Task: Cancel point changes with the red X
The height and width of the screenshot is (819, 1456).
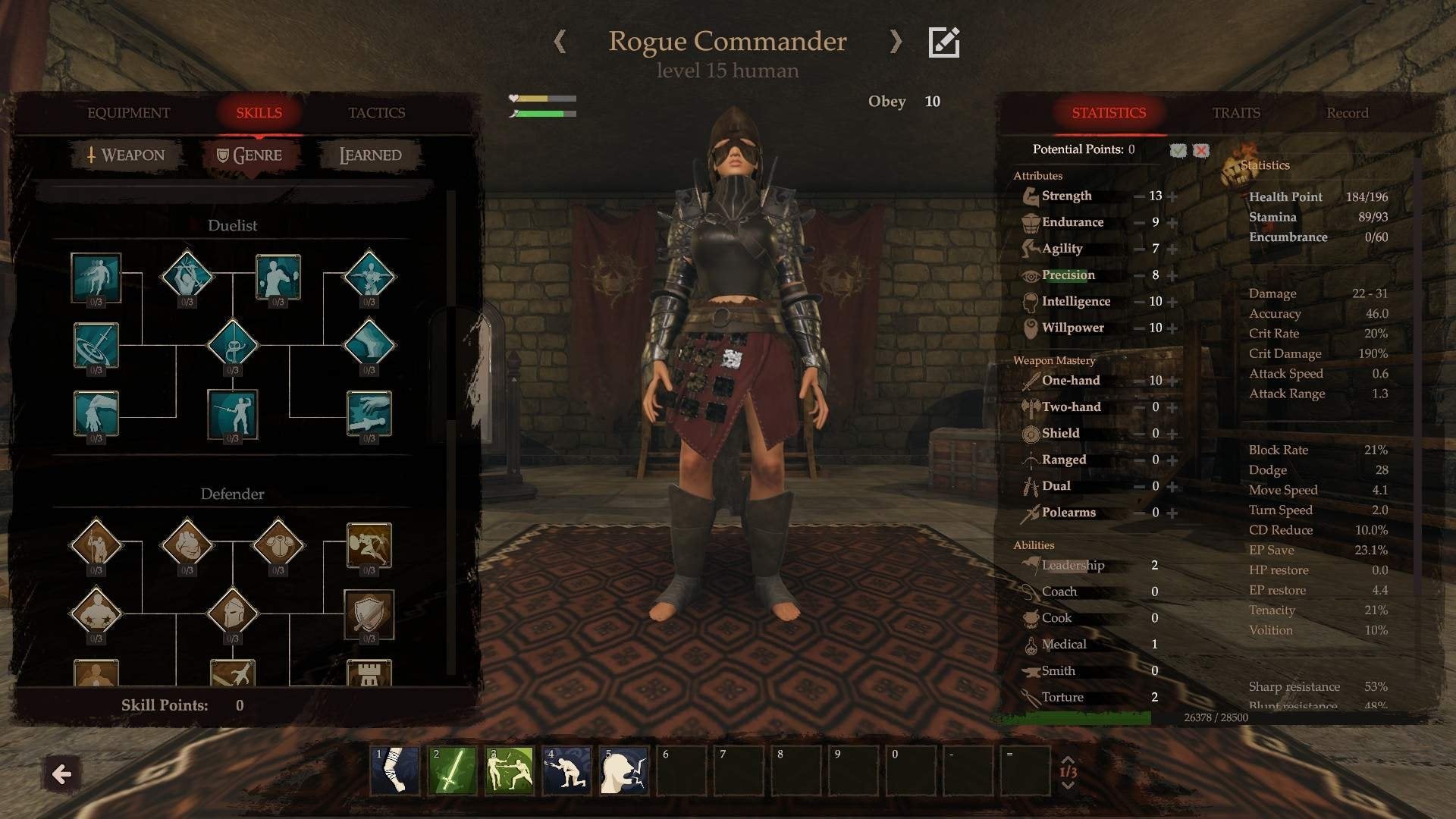Action: (1201, 150)
